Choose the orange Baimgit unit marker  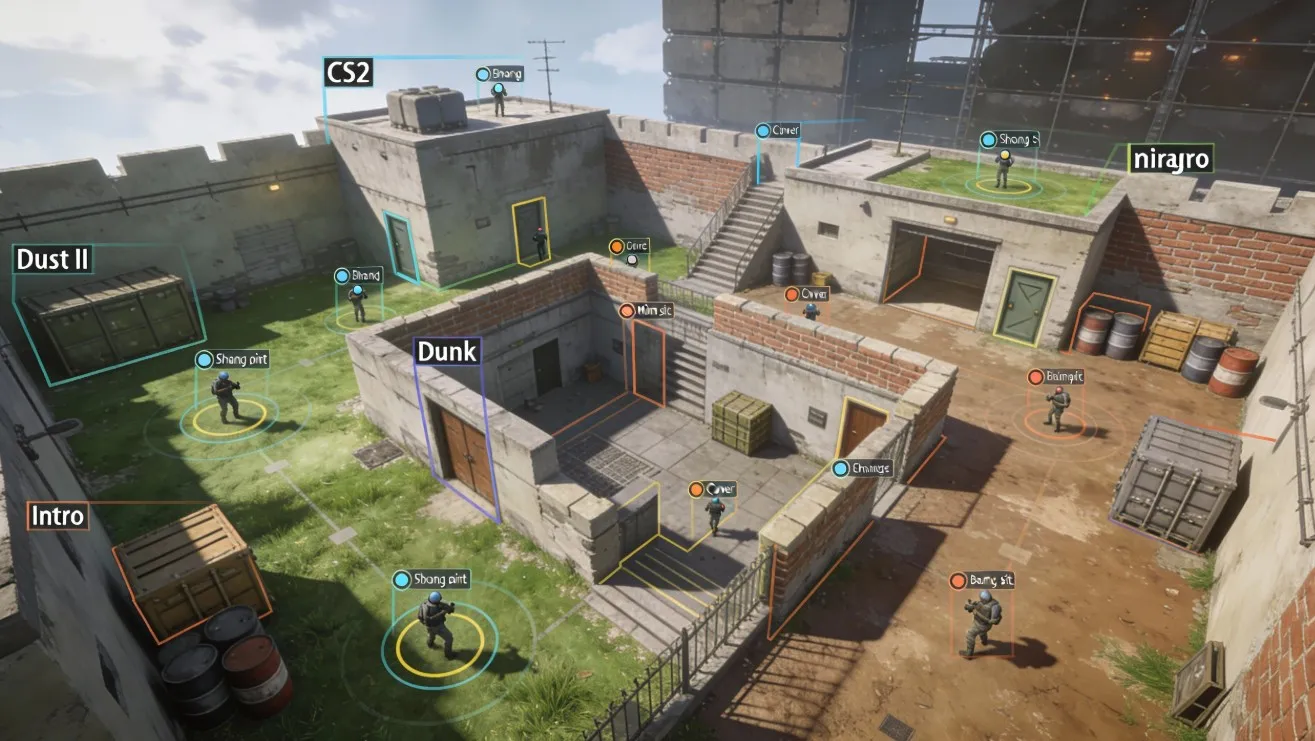click(x=1036, y=376)
